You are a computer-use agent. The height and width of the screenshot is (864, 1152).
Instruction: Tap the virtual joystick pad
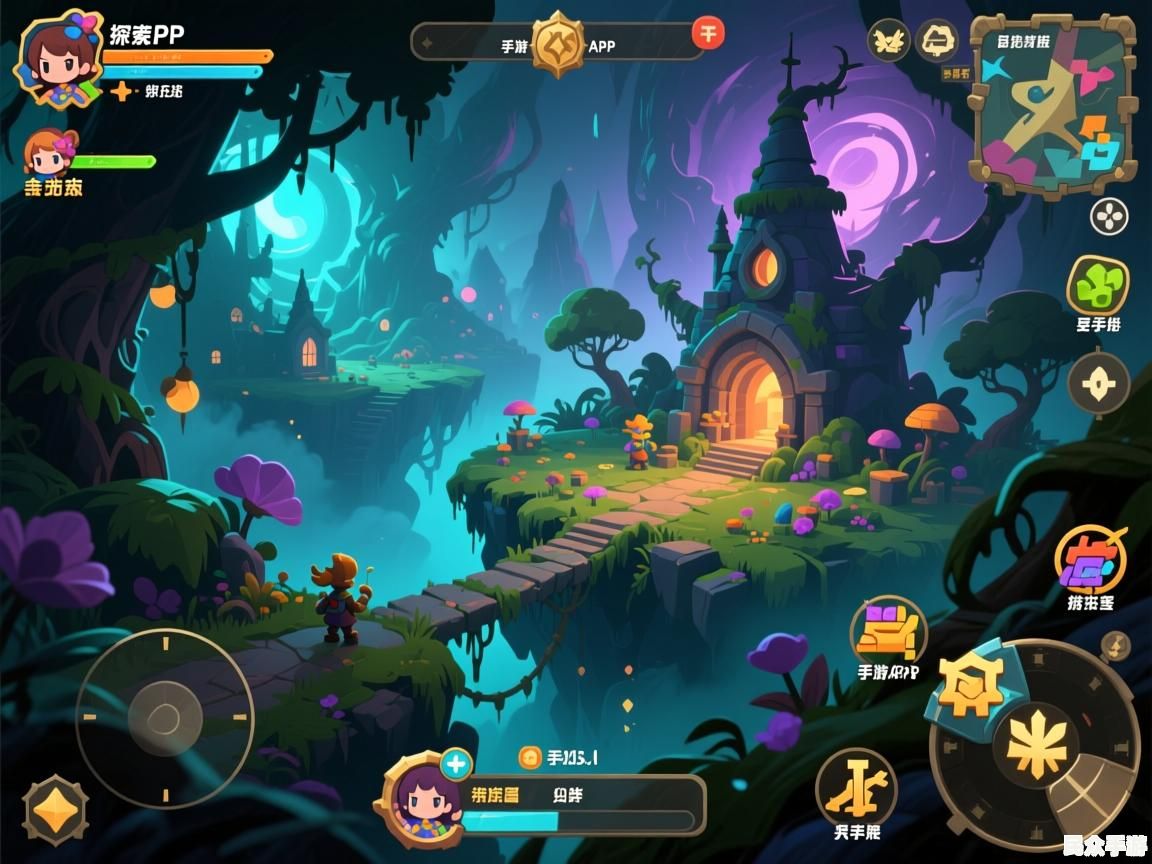click(164, 716)
